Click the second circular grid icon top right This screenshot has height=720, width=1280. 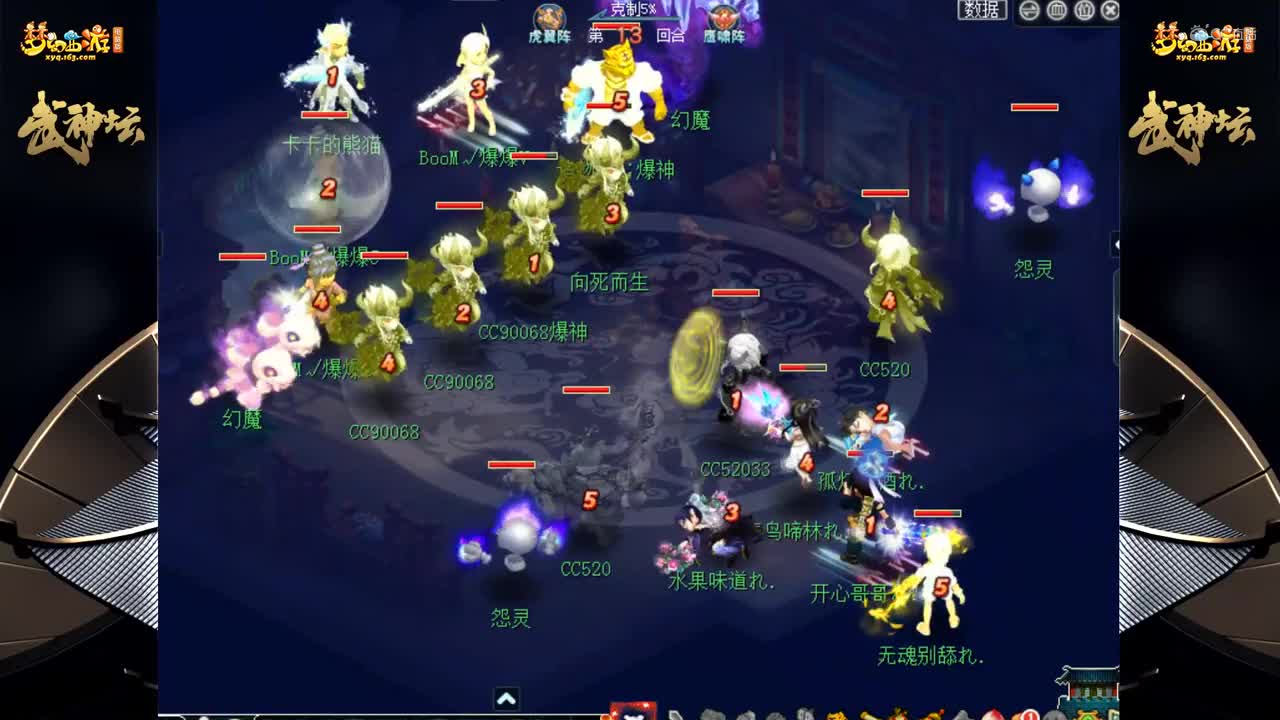pos(1083,11)
